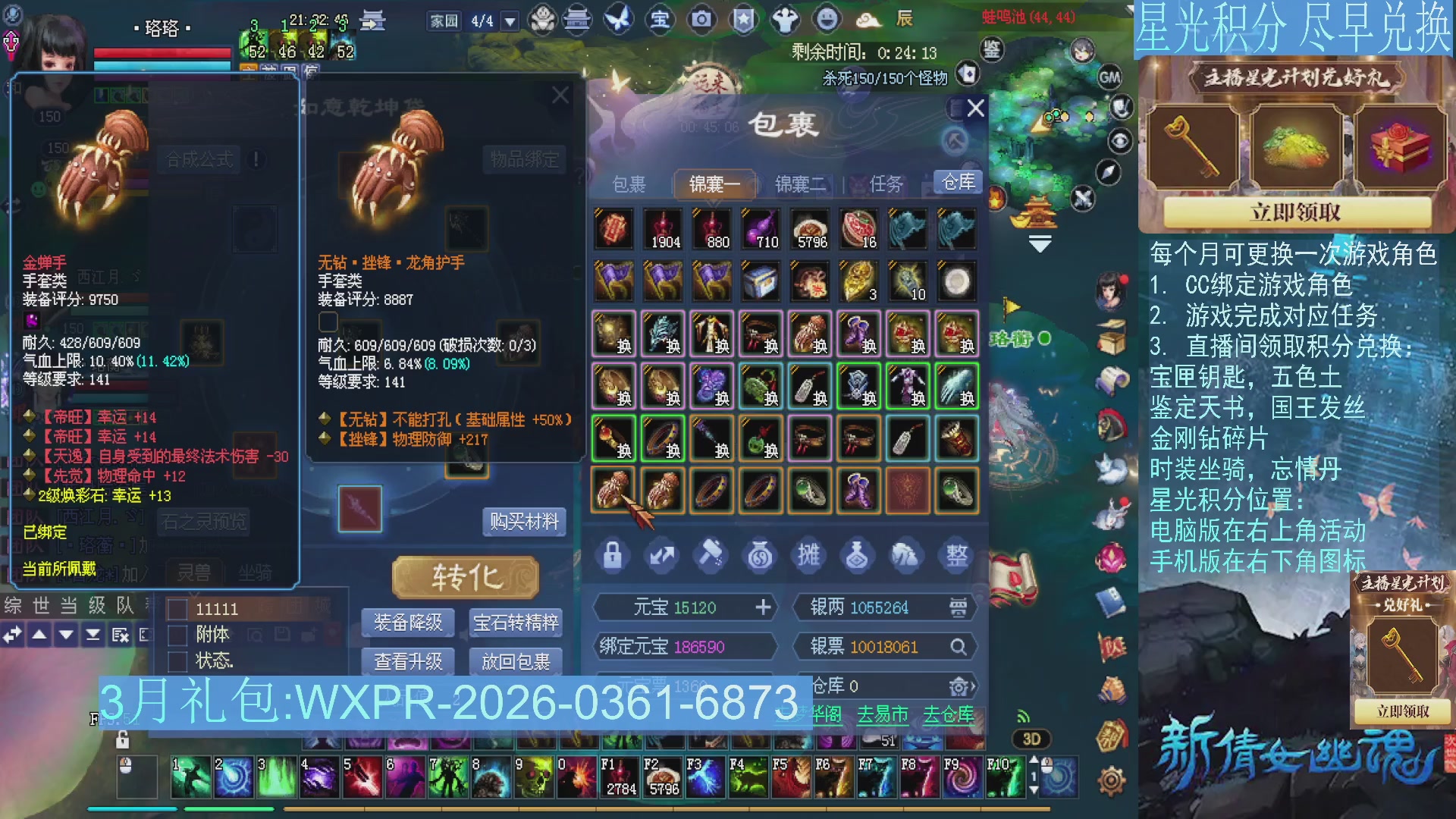Sort items with the 整 organize icon
Screen dimensions: 1456x819
[x=957, y=555]
